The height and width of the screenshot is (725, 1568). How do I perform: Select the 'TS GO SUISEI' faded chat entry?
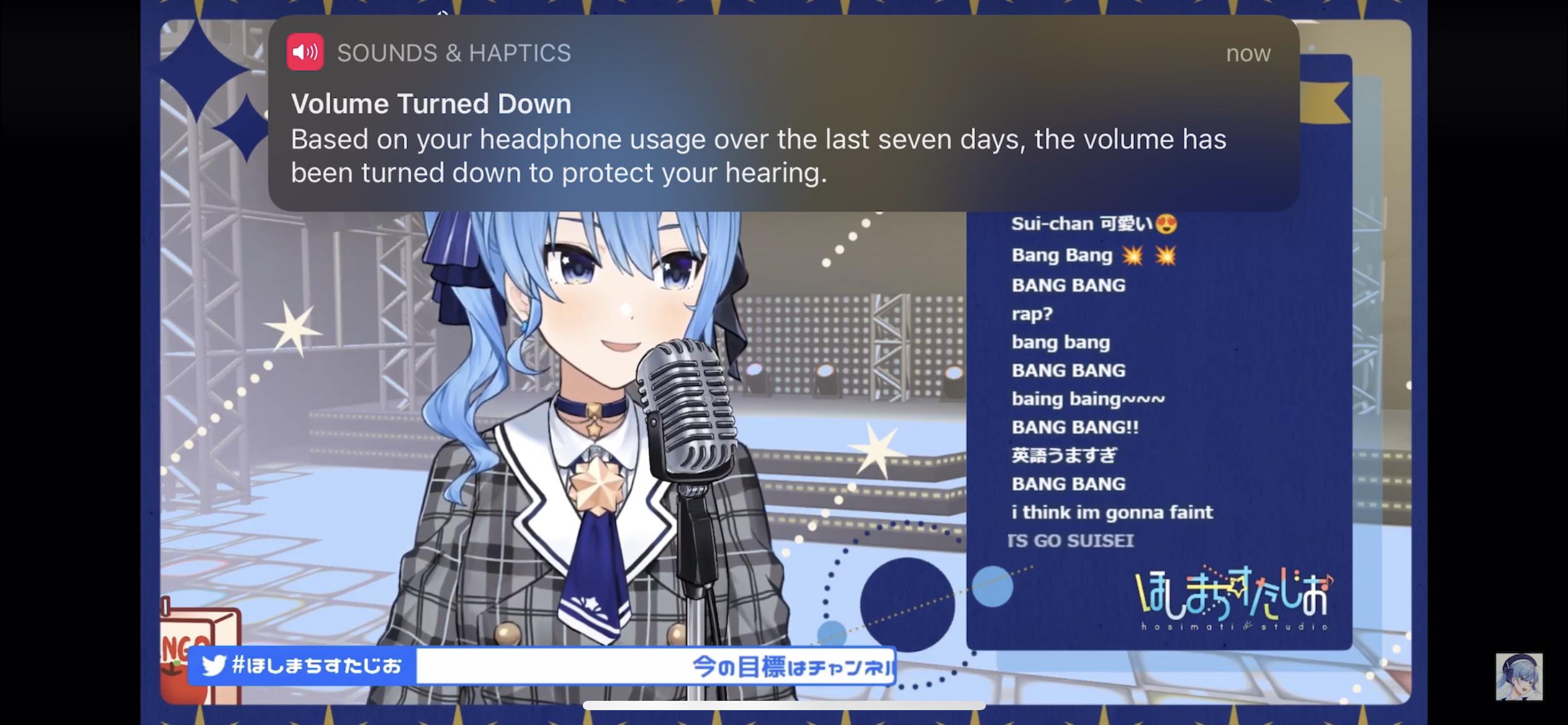tap(1073, 540)
